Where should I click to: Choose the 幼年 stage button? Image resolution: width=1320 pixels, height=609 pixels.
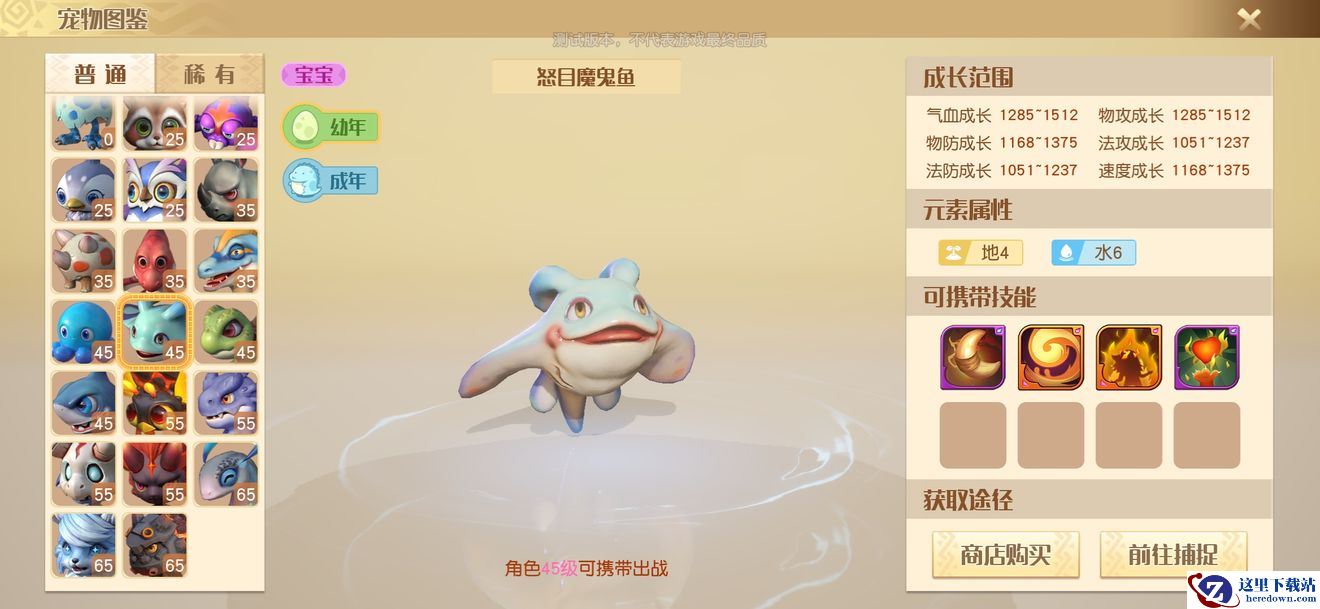(331, 127)
